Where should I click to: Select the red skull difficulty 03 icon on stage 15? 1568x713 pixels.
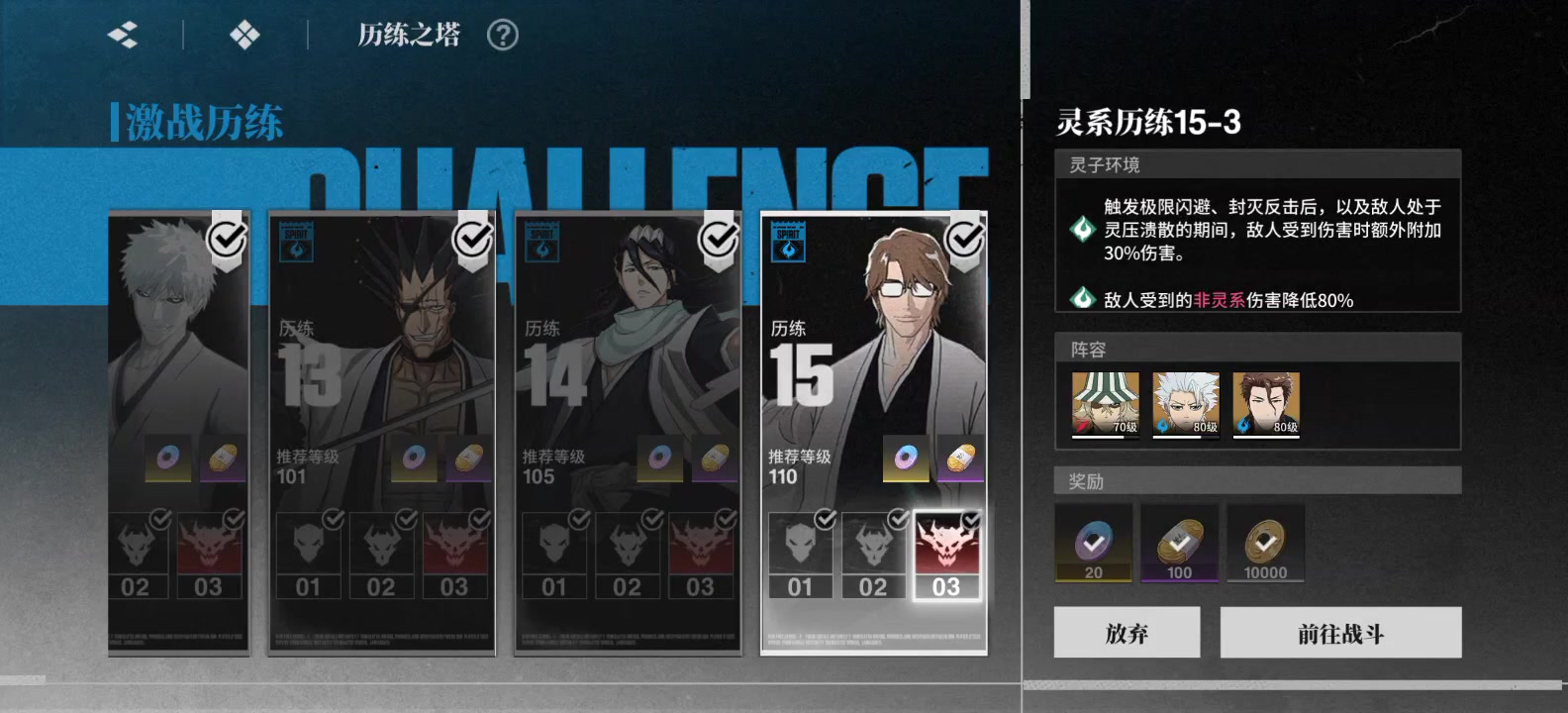[945, 550]
